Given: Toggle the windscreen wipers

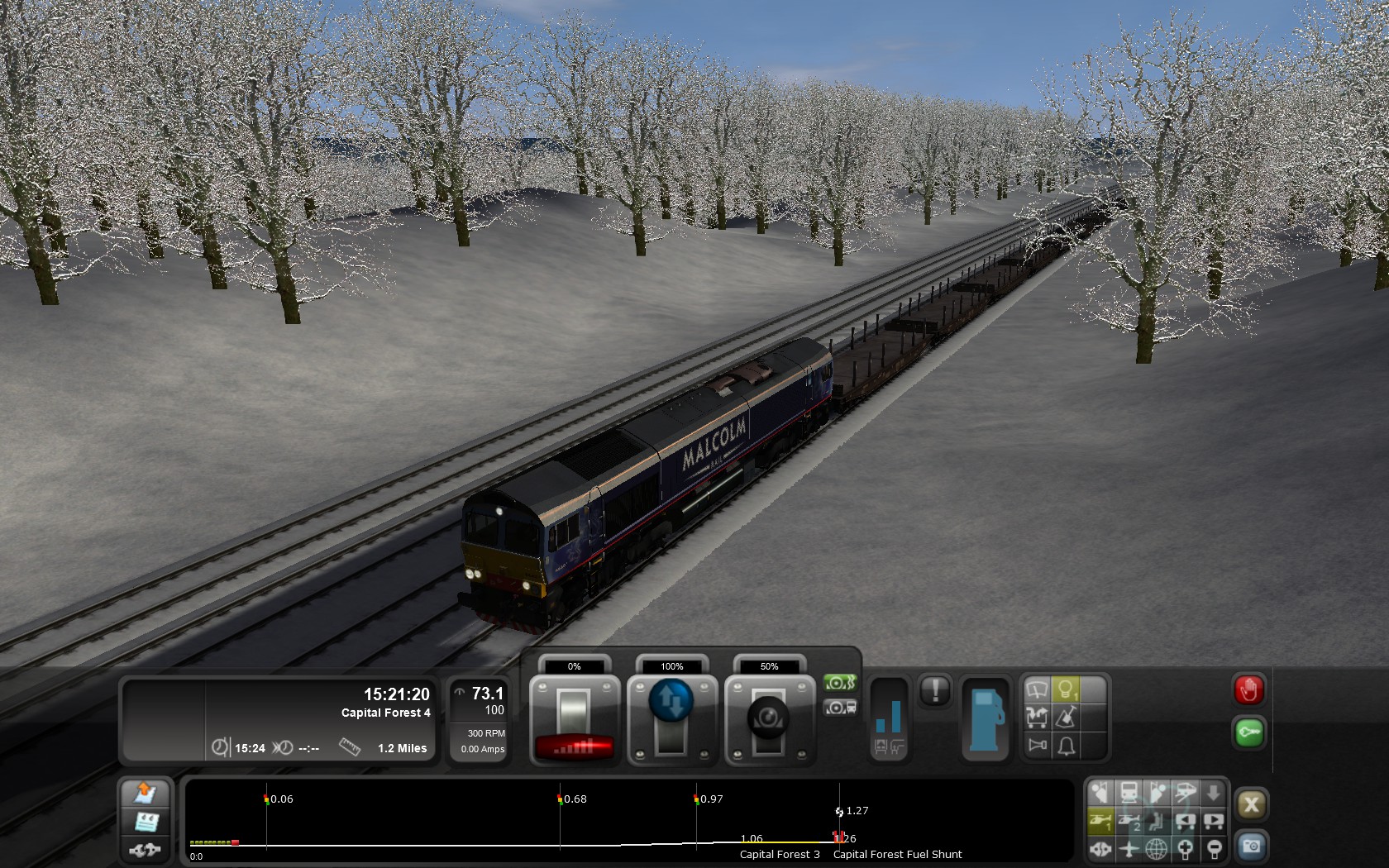Looking at the screenshot, I should tap(1037, 689).
